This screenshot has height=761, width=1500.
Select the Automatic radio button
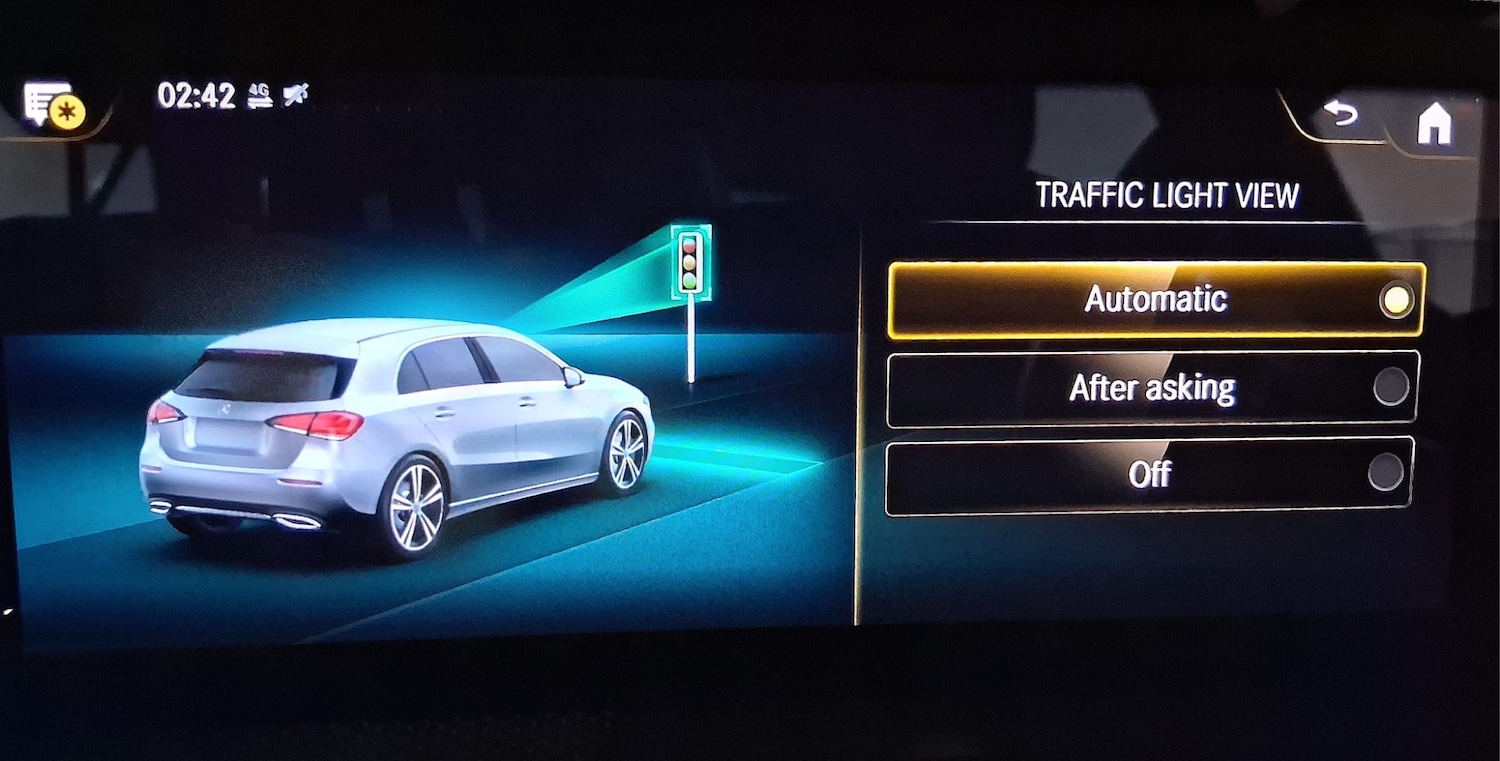click(x=1396, y=297)
